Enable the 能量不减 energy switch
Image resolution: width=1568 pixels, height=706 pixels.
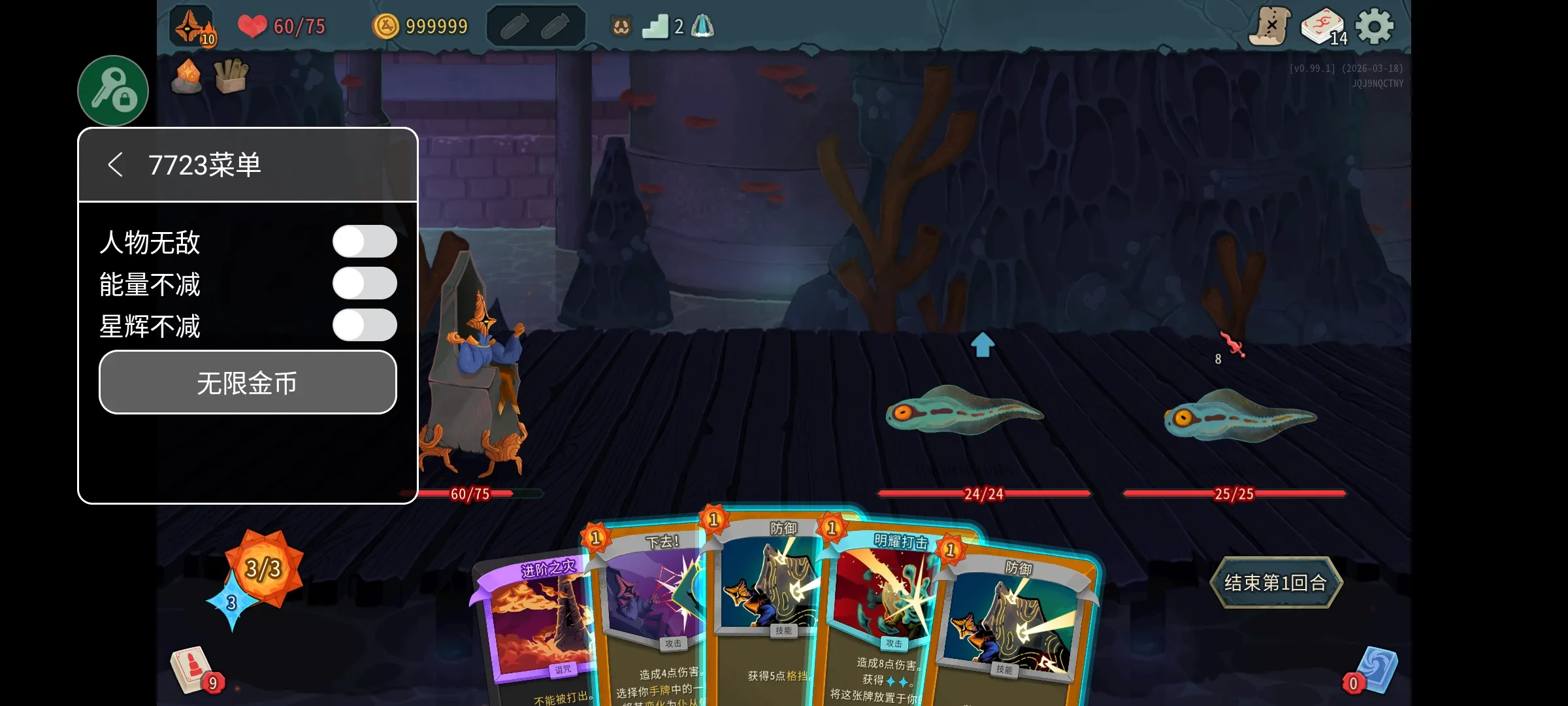click(365, 284)
